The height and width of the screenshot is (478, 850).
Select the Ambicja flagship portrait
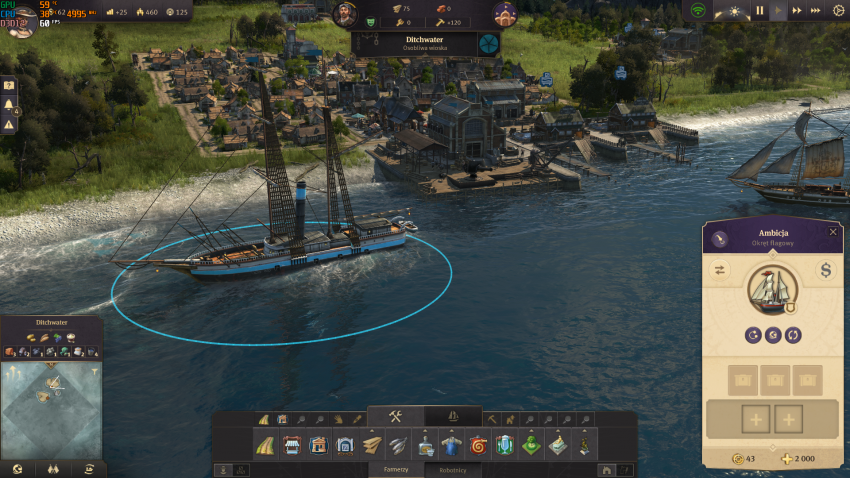772,290
